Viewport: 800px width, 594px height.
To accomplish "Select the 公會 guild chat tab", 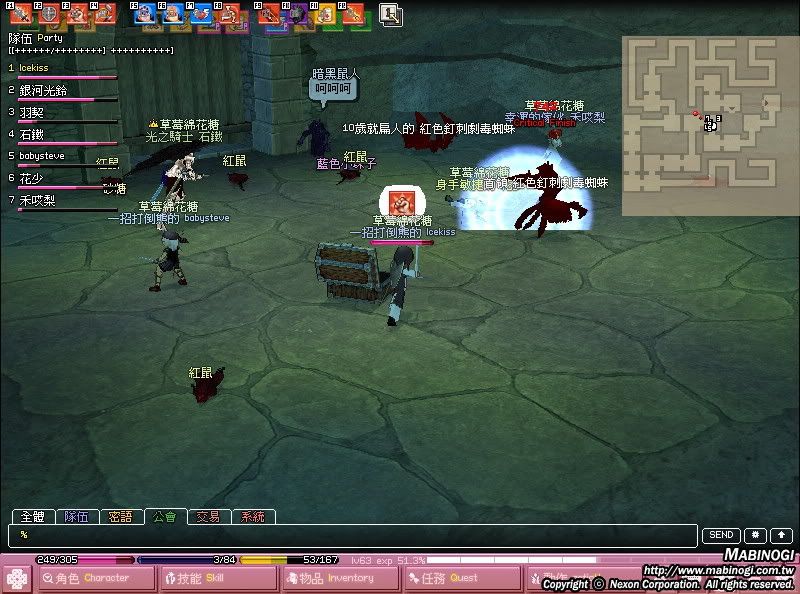I will click(165, 517).
